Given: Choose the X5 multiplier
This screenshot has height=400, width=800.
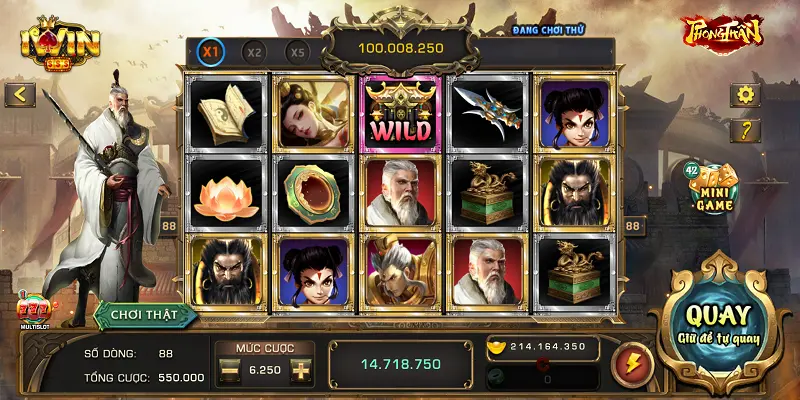Looking at the screenshot, I should coord(297,51).
